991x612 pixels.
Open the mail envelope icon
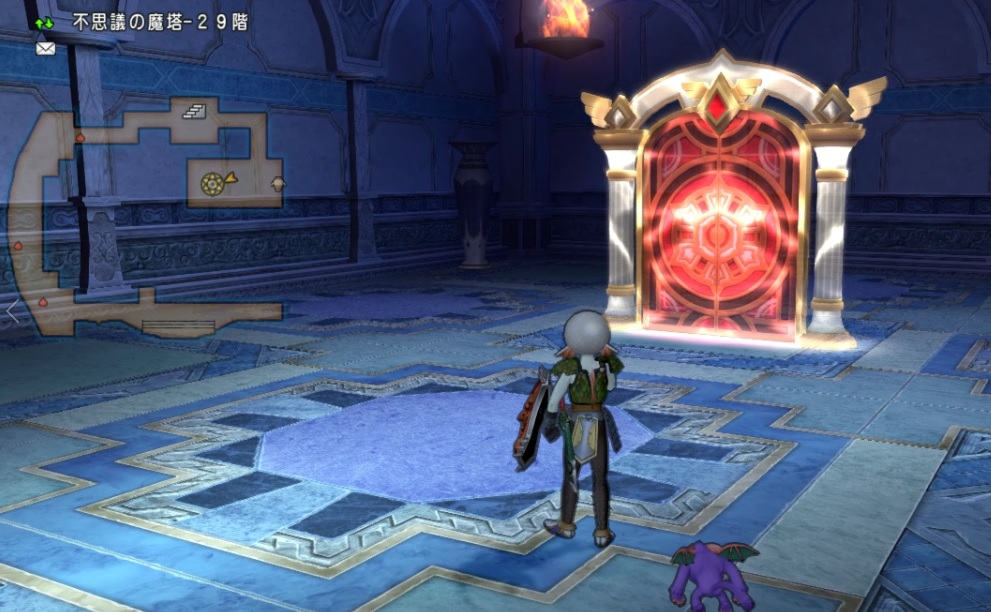pos(45,47)
